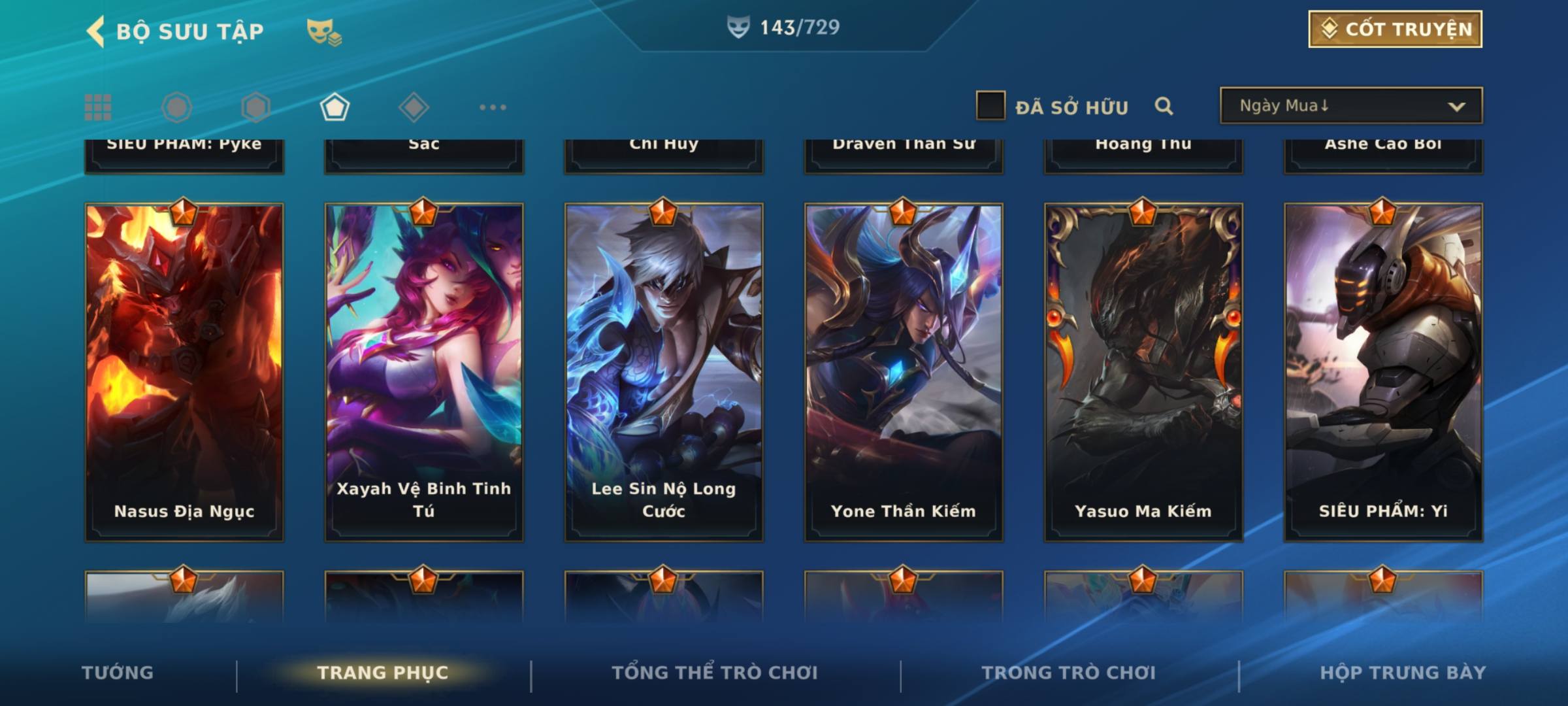Select the Yasuo Ma Kiếm skin
Image resolution: width=1568 pixels, height=706 pixels.
pyautogui.click(x=1143, y=371)
